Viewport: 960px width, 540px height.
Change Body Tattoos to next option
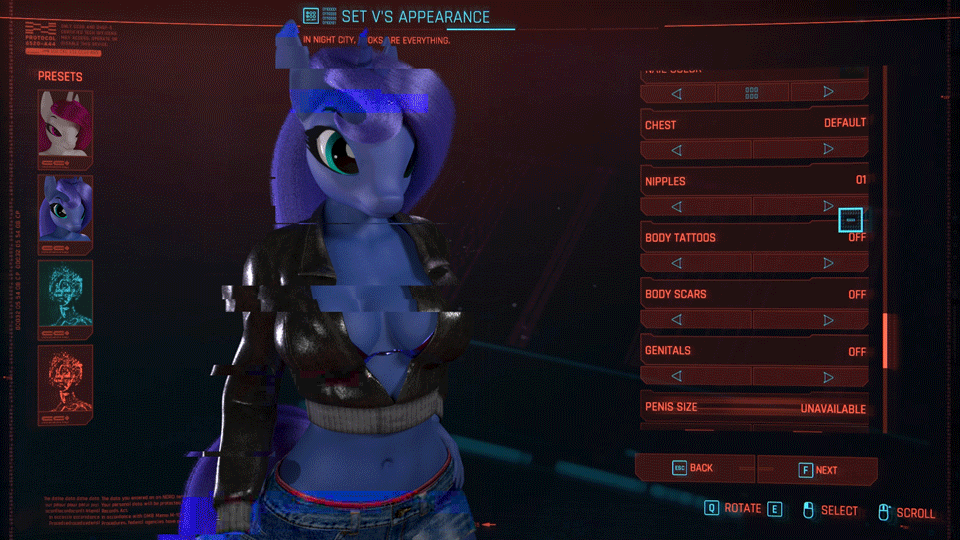point(828,263)
